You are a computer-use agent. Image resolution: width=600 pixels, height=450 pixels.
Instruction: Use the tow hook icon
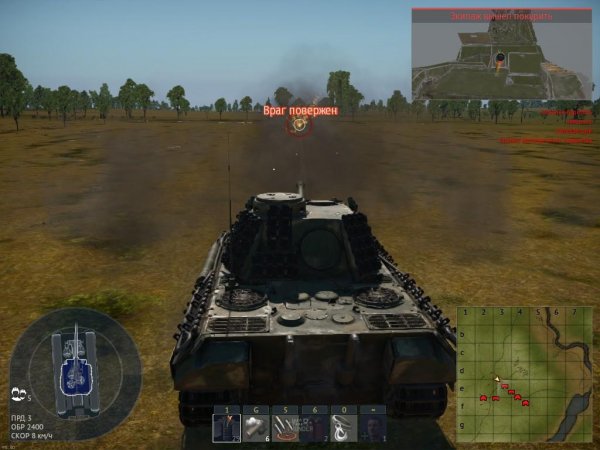344,428
